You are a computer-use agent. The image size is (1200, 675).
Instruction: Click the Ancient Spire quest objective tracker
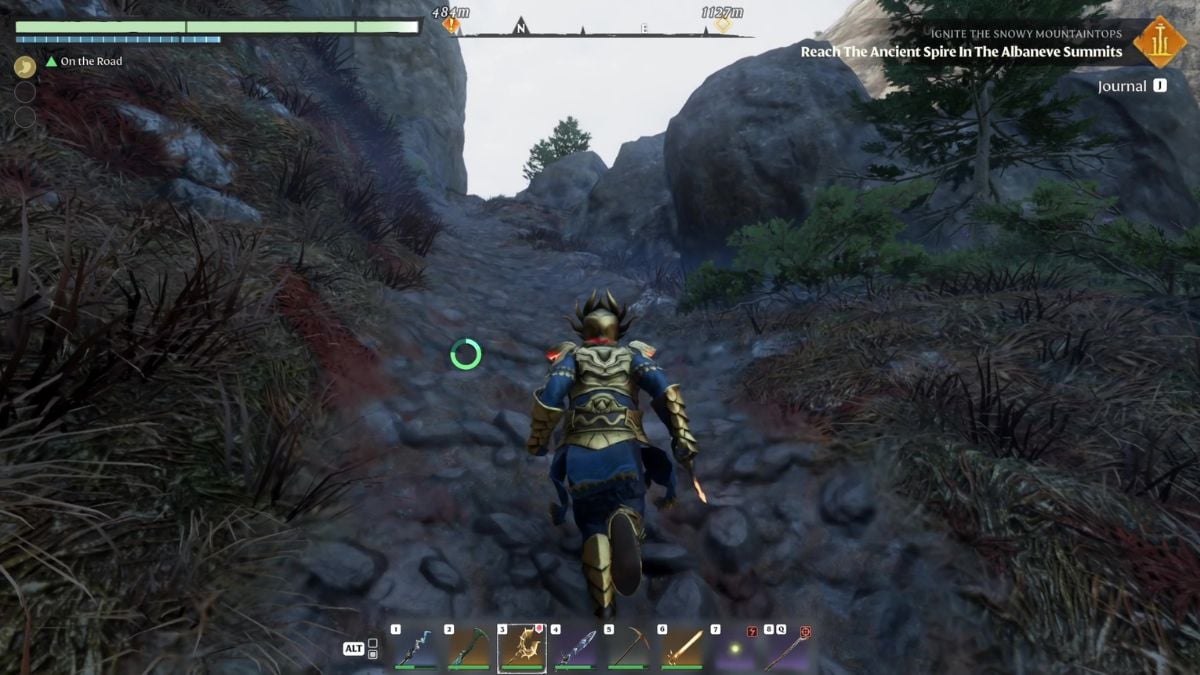pyautogui.click(x=961, y=51)
